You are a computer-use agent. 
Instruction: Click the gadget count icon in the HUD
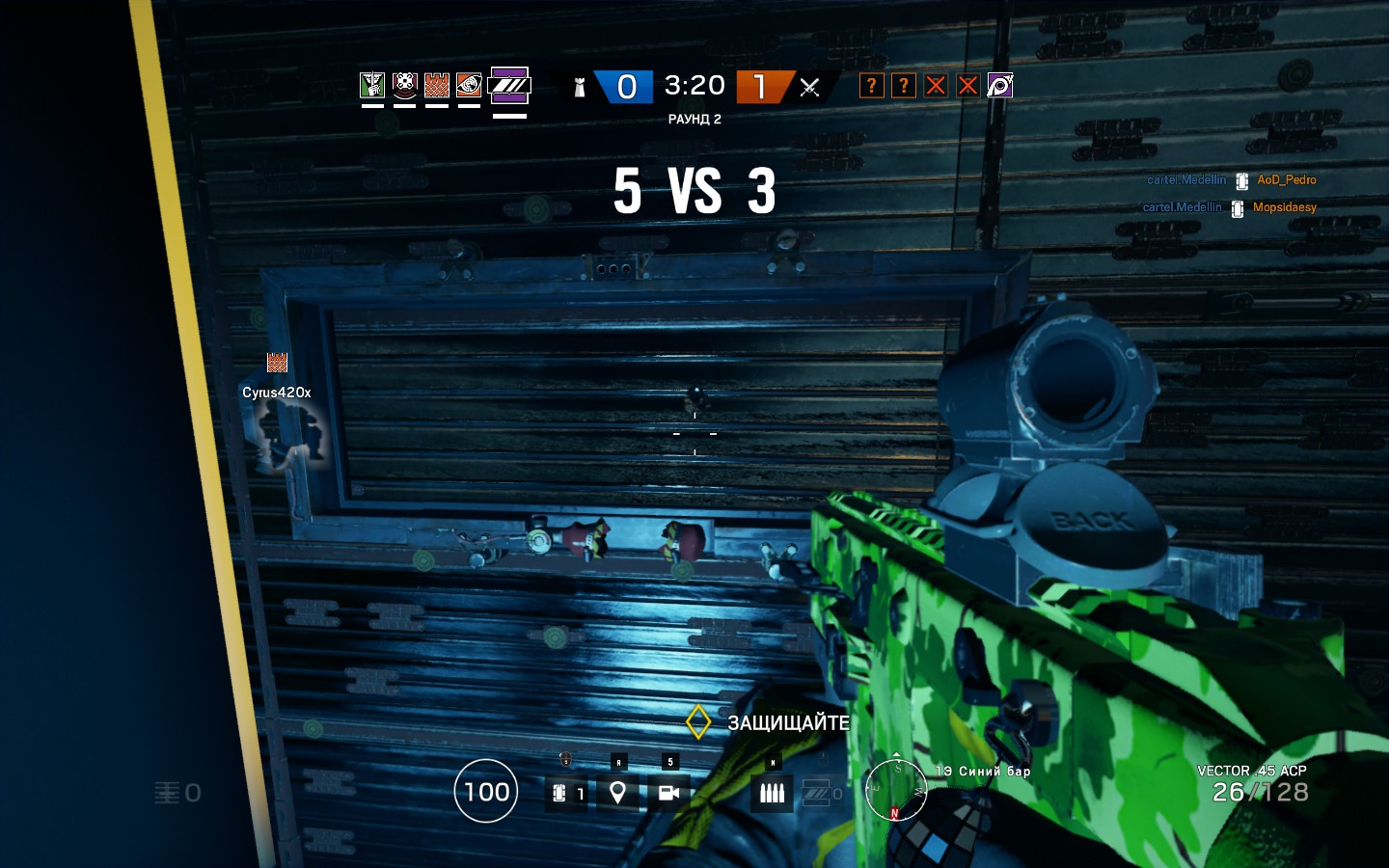(567, 792)
